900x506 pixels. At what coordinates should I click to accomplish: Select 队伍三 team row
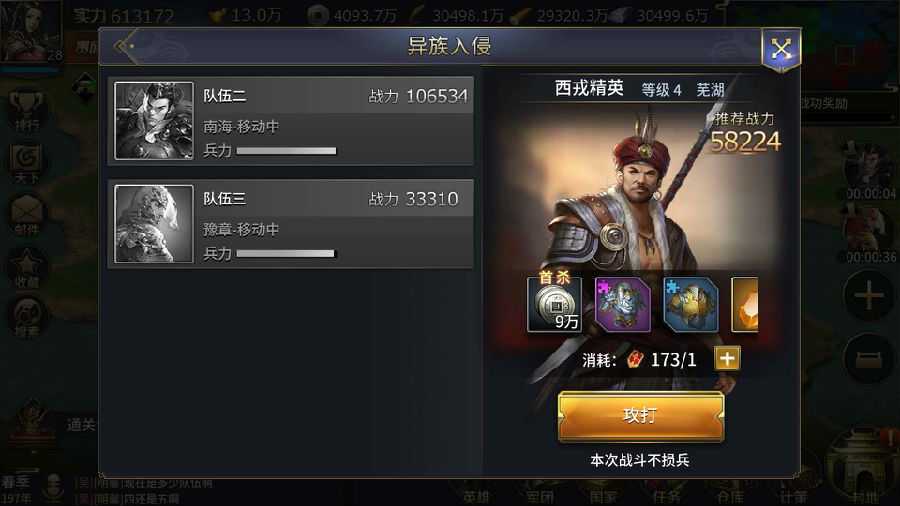[290, 224]
